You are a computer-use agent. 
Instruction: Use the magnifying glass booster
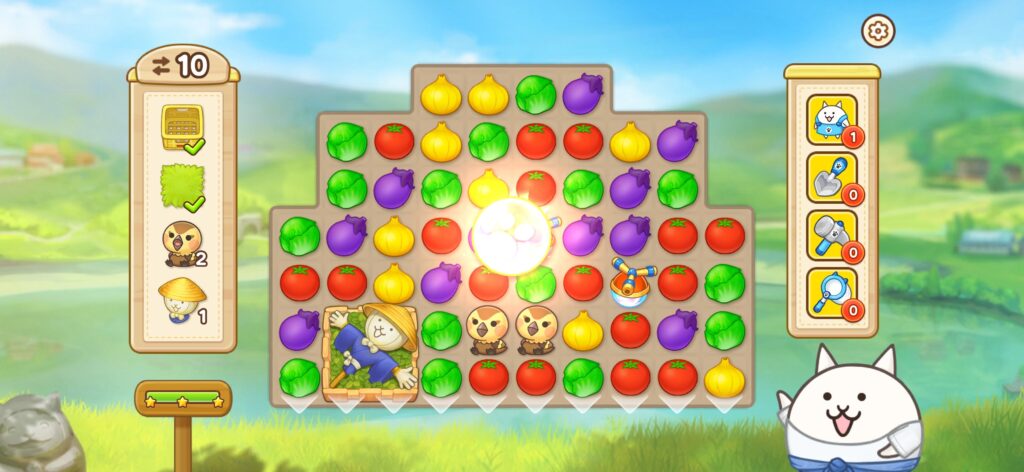click(831, 294)
